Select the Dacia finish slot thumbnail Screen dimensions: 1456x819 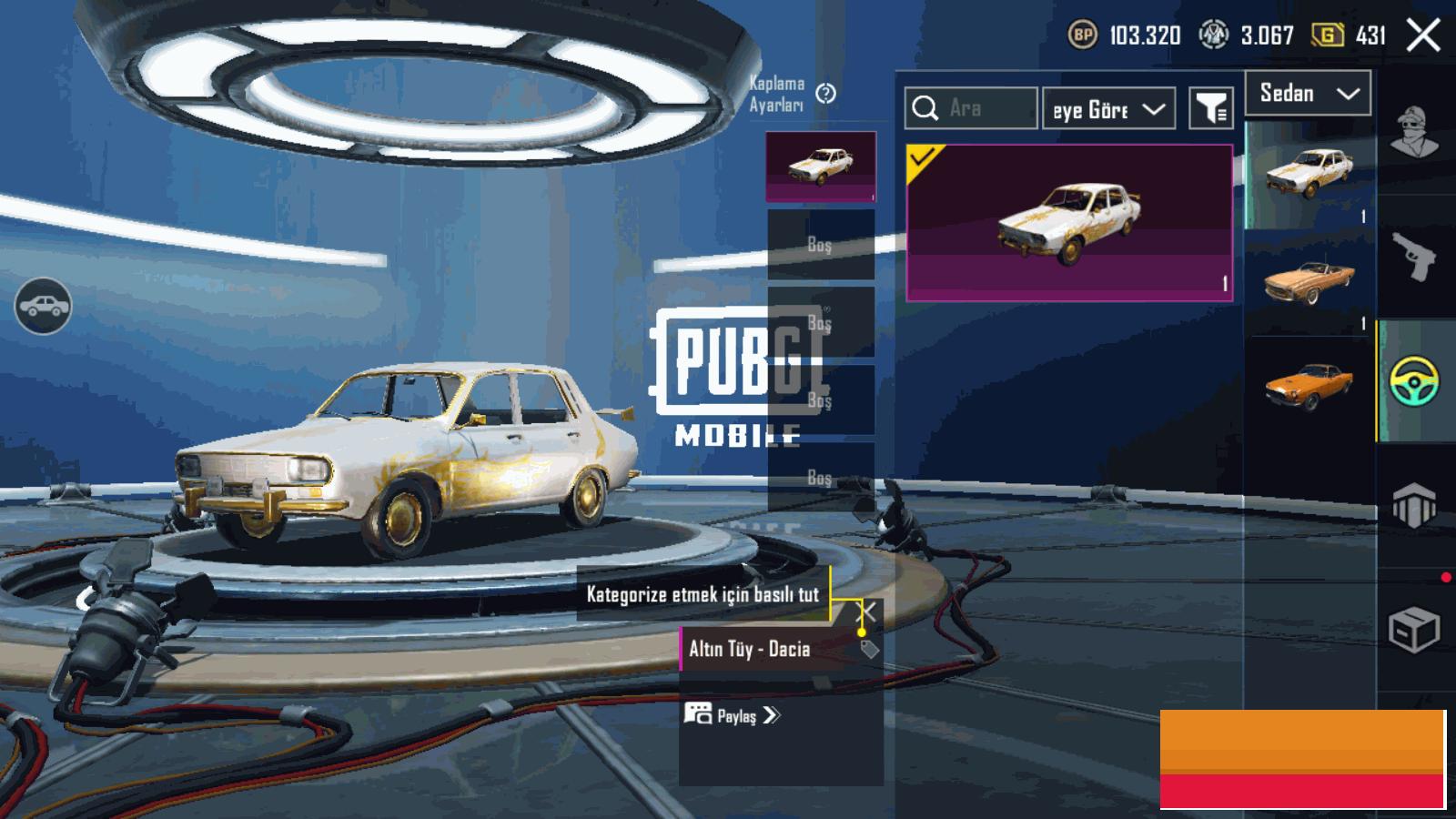click(821, 166)
